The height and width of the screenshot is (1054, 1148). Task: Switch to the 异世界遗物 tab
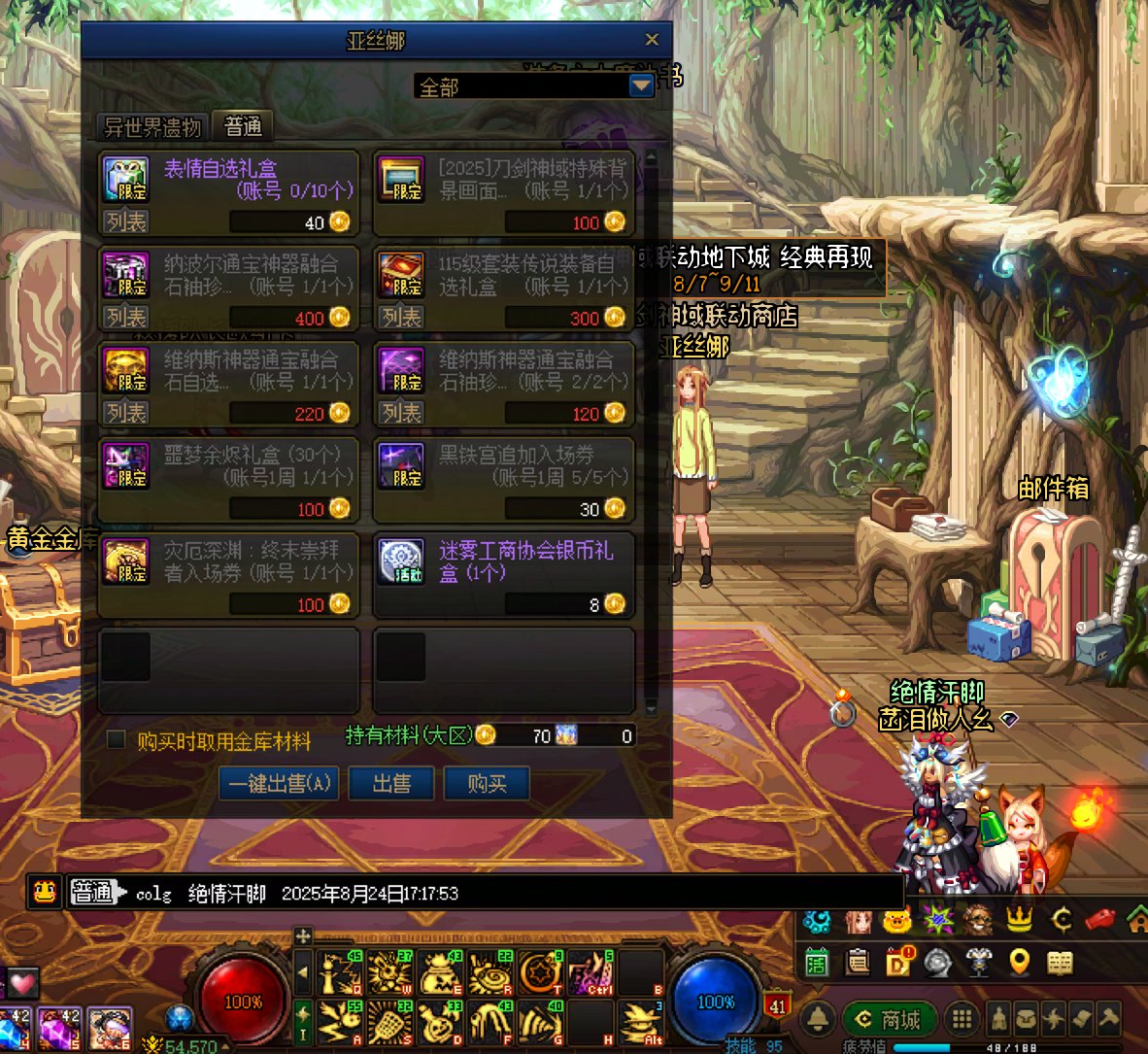tap(152, 126)
